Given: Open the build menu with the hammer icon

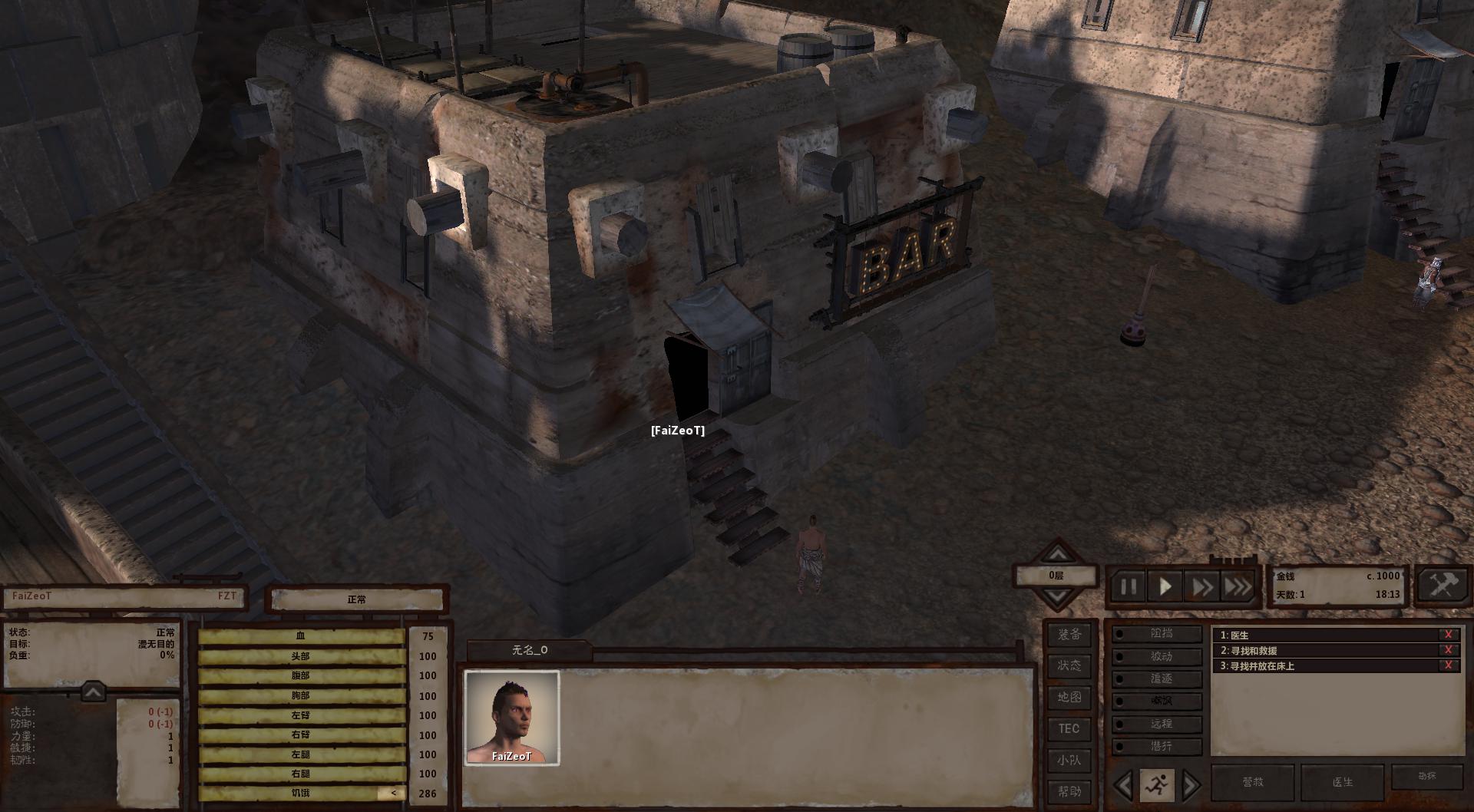Looking at the screenshot, I should [1443, 586].
